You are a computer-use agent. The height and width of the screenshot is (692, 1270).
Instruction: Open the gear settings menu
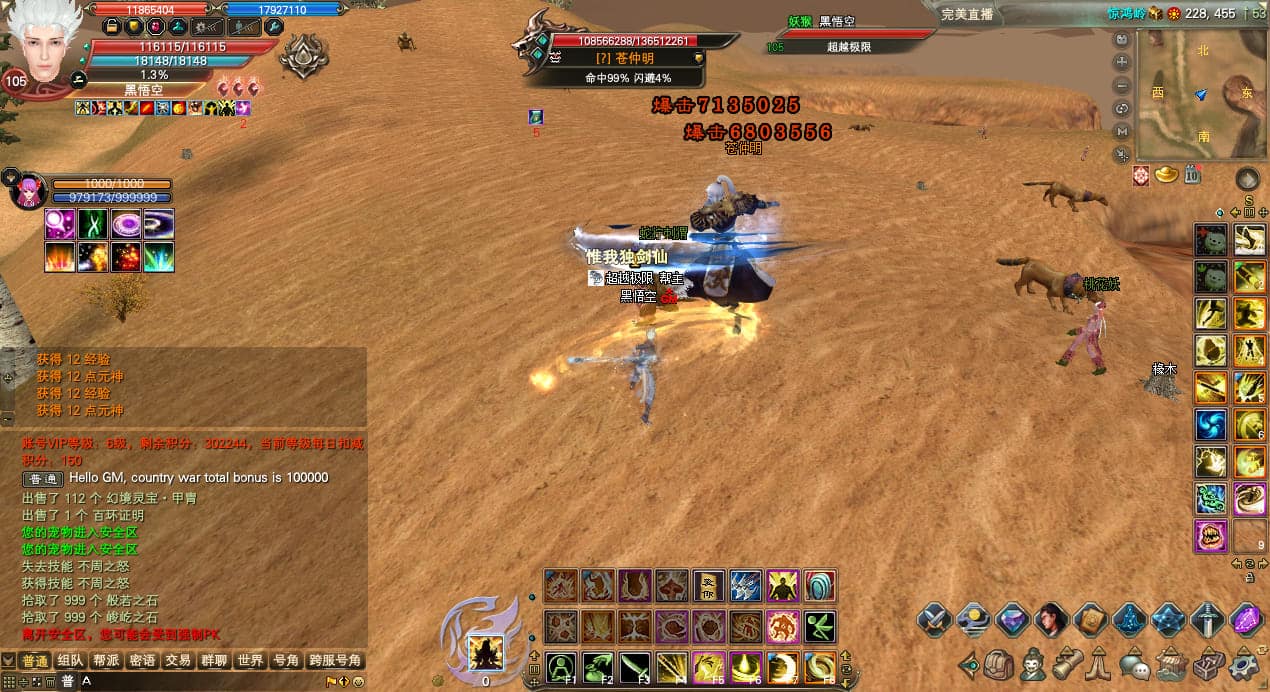click(1245, 664)
